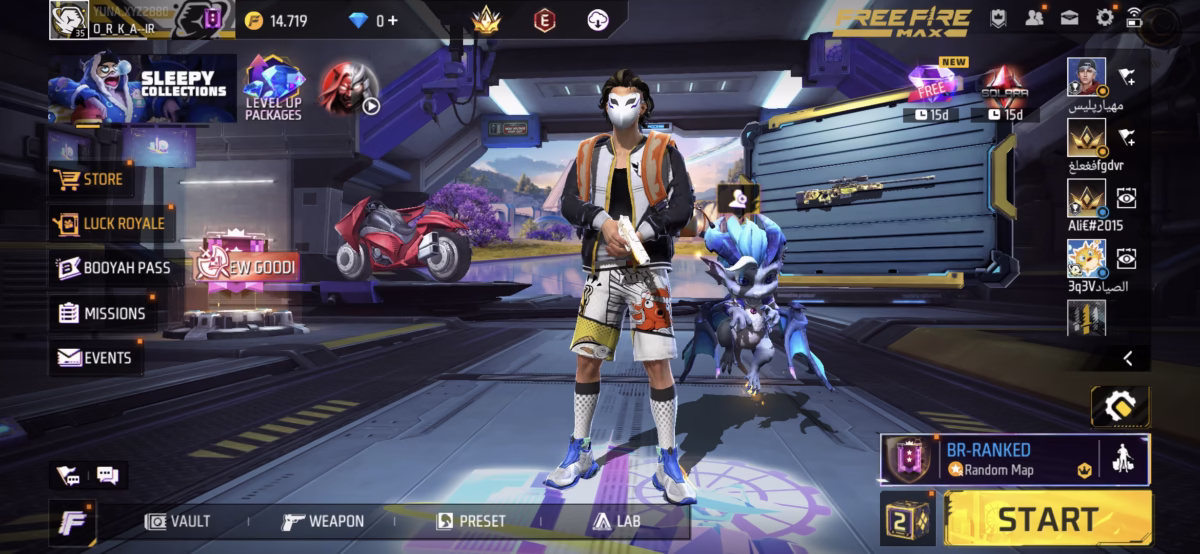This screenshot has width=1200, height=554.
Task: Switch to the Weapon section
Action: pos(323,521)
